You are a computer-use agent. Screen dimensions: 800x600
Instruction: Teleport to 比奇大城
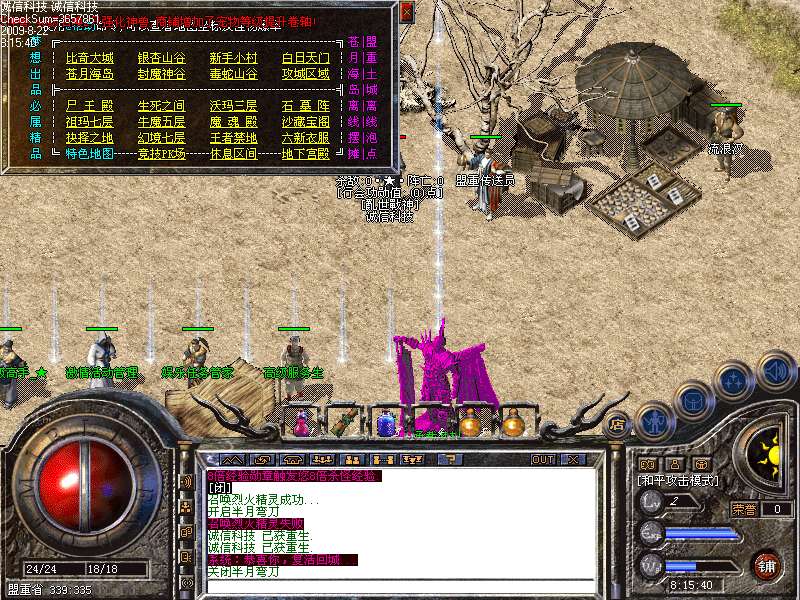90,58
